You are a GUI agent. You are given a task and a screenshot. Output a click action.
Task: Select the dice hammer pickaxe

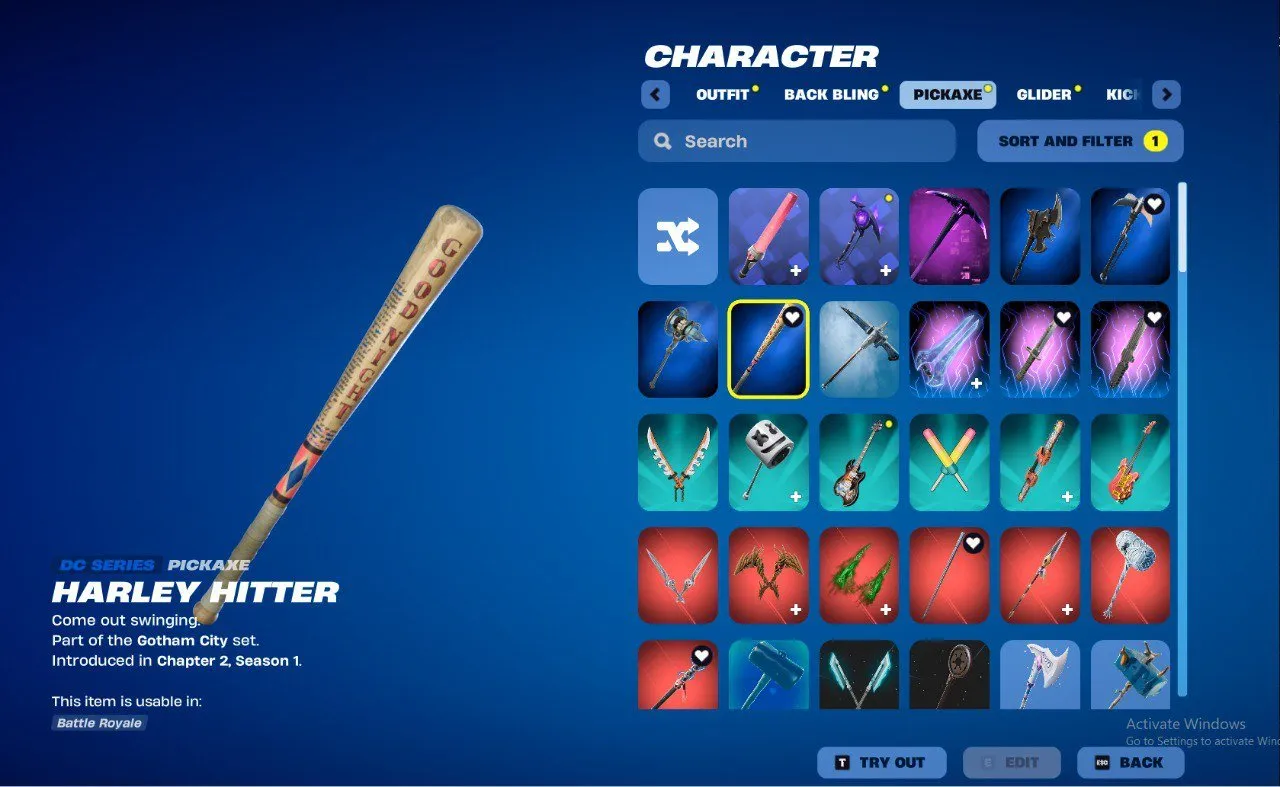click(768, 462)
